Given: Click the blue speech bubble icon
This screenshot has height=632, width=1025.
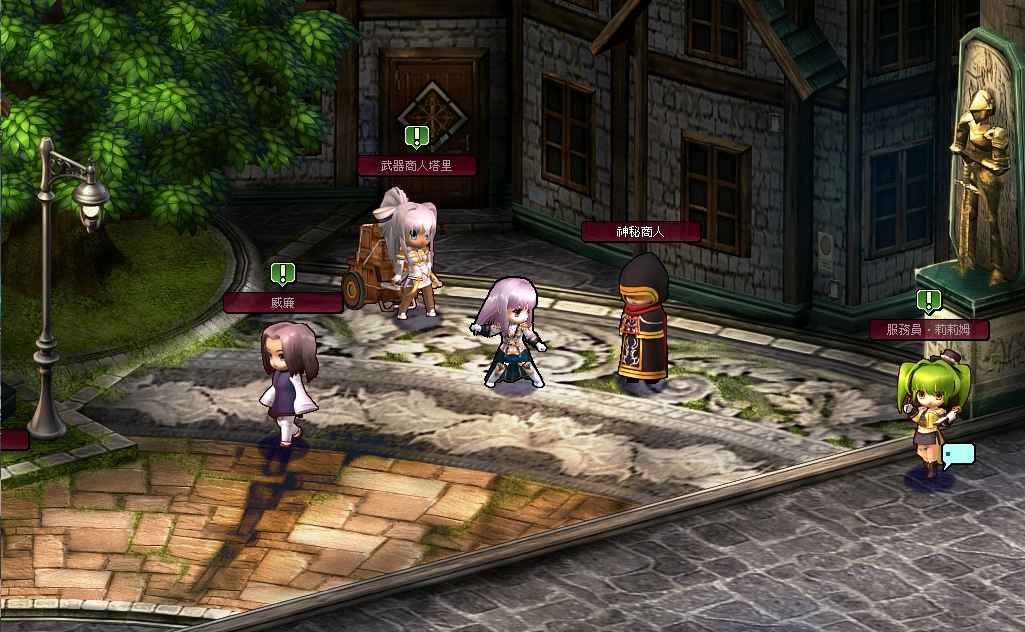Looking at the screenshot, I should (x=958, y=454).
